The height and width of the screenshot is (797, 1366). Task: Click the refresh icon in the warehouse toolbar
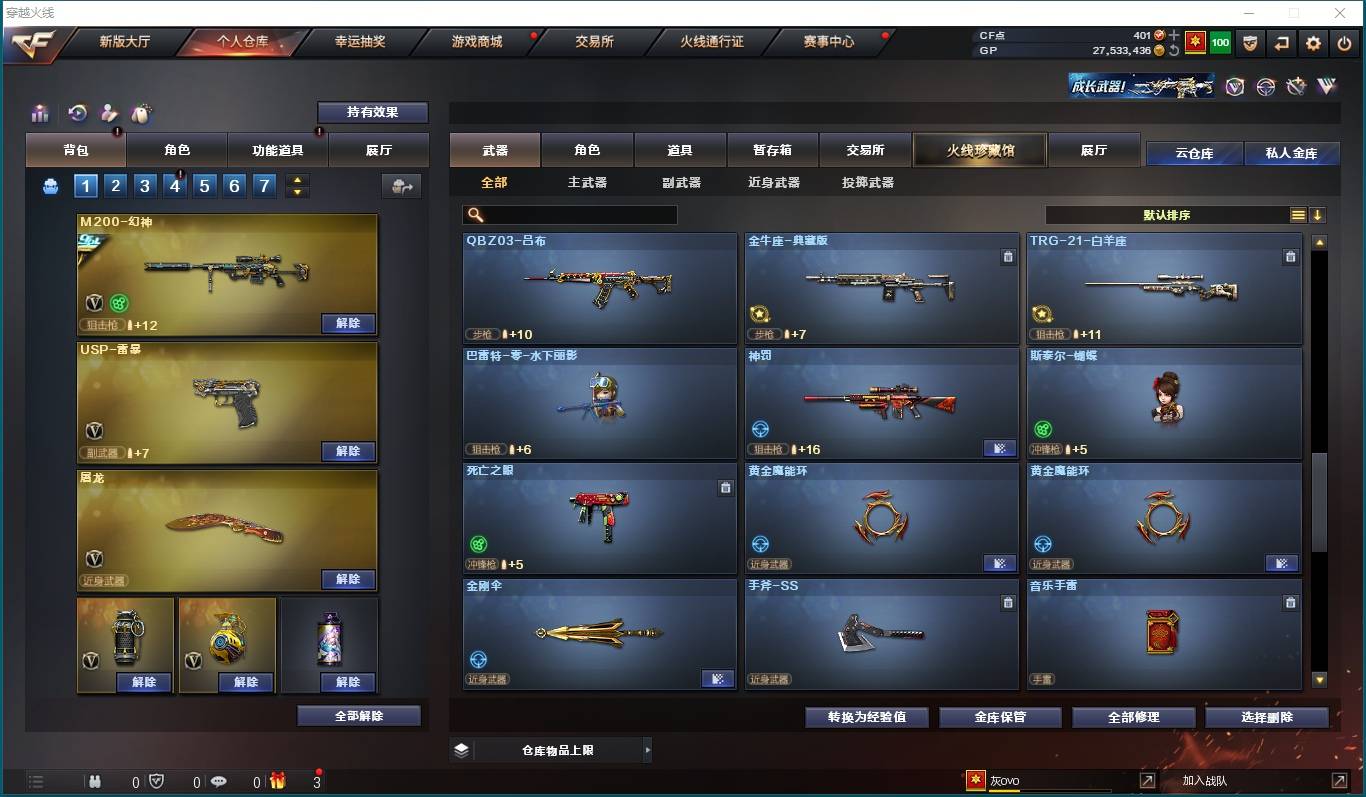79,113
